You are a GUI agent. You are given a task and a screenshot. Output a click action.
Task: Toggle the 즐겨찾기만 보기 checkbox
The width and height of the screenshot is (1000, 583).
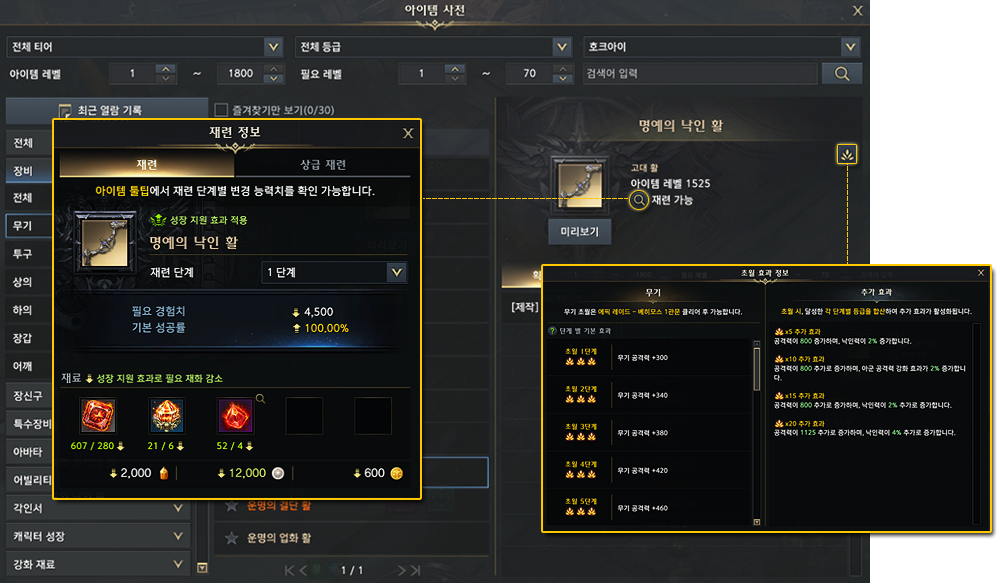click(x=222, y=110)
